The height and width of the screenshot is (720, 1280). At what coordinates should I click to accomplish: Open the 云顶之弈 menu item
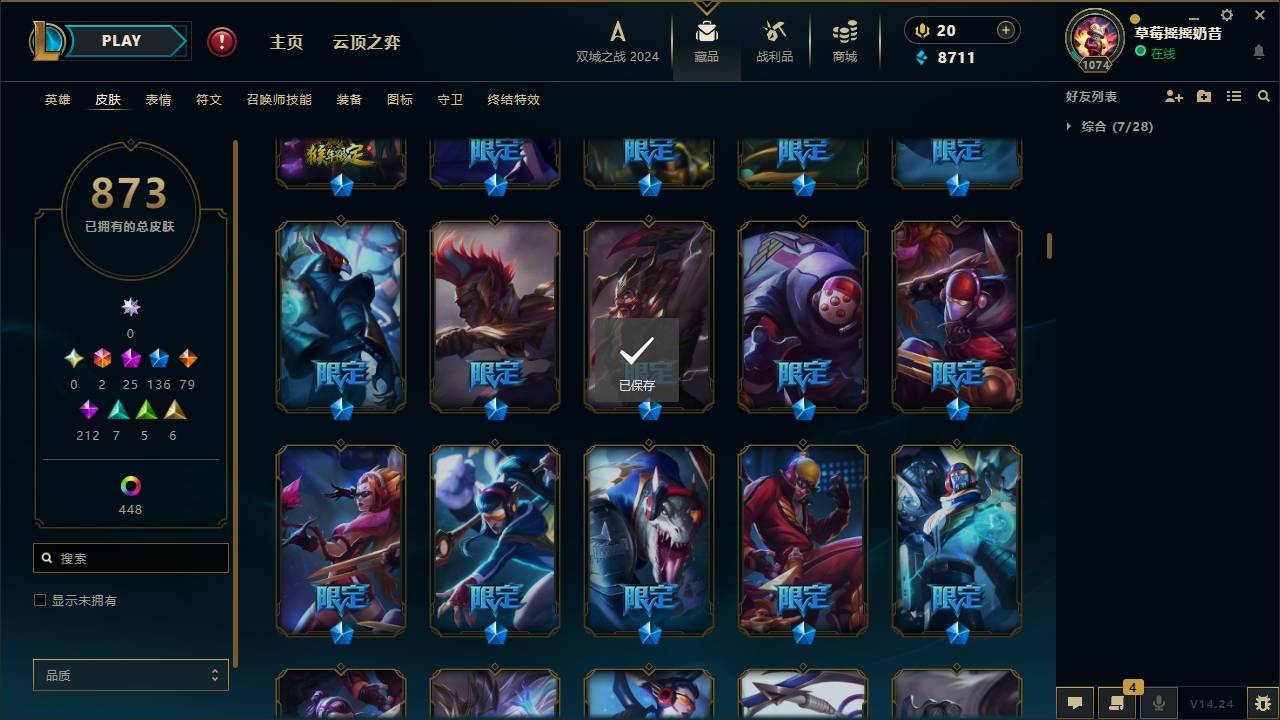[x=368, y=41]
